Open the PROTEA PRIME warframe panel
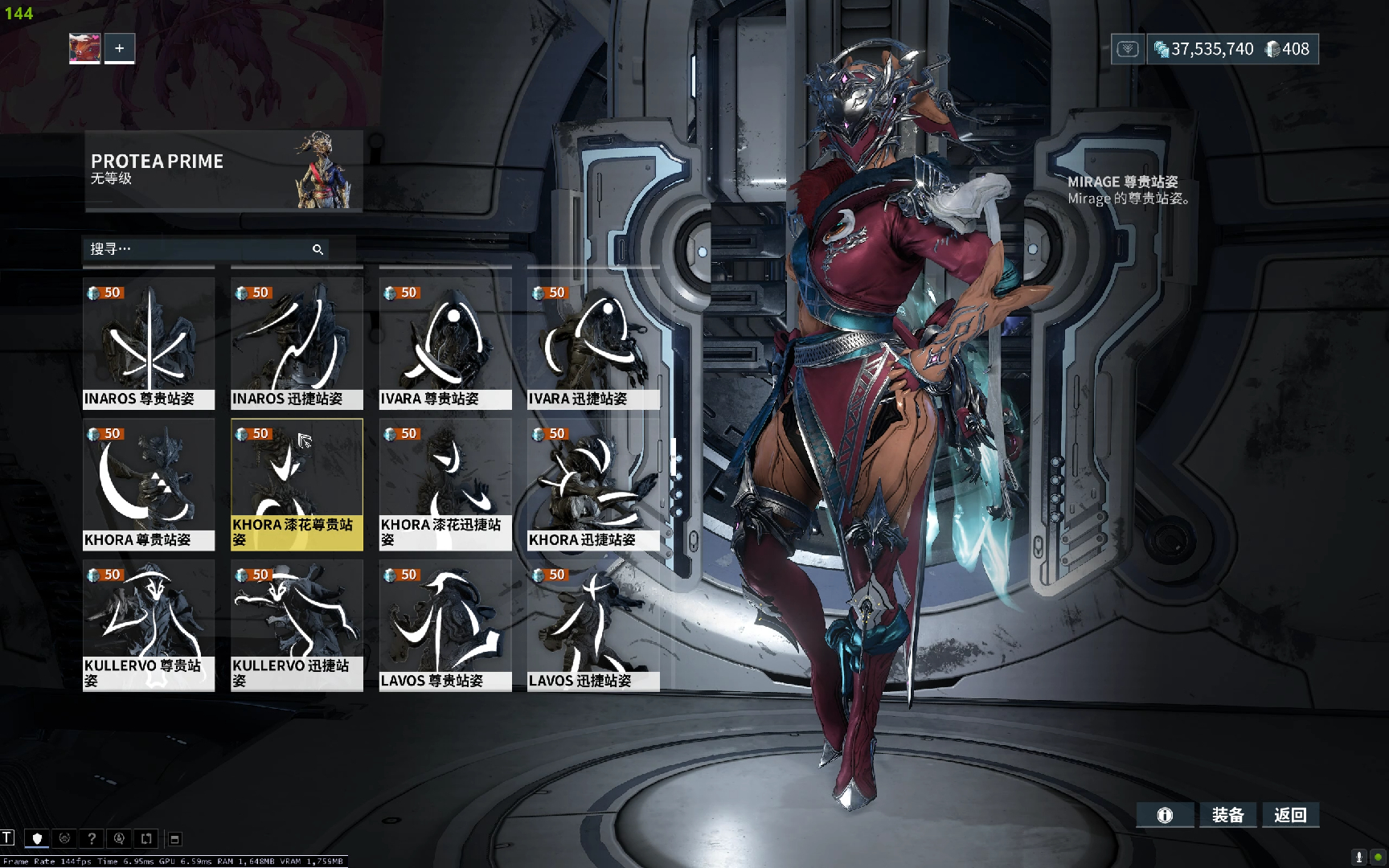 pos(223,170)
